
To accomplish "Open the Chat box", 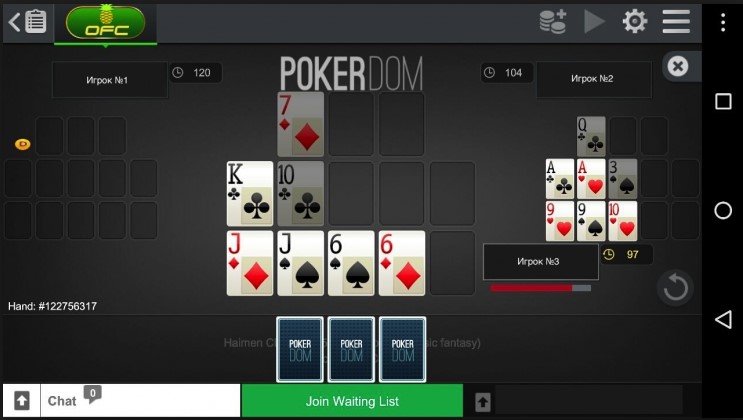I will pos(140,401).
